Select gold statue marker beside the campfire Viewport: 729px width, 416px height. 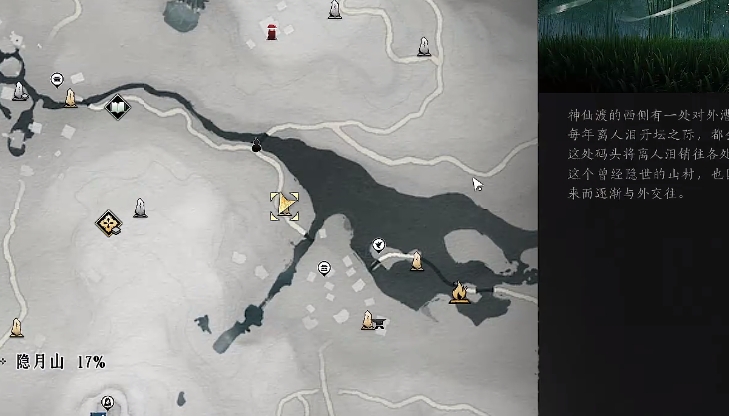tap(416, 261)
